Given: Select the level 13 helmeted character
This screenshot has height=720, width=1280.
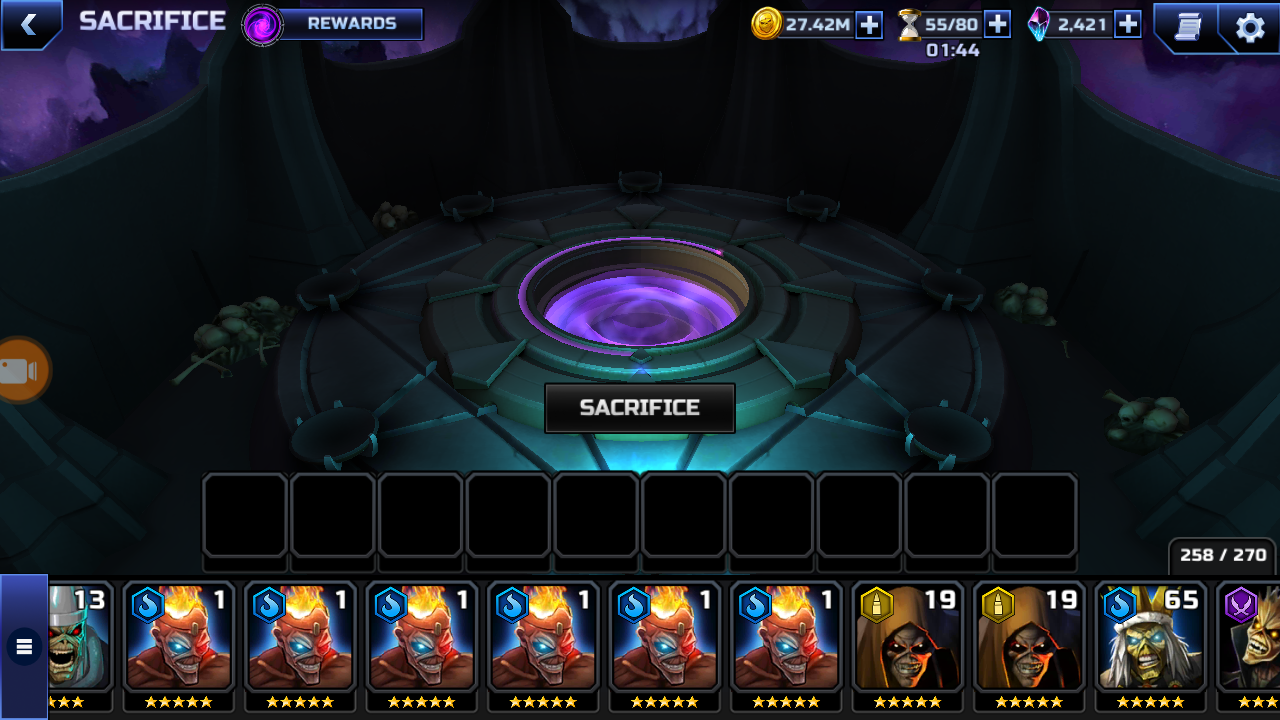Looking at the screenshot, I should click(x=80, y=640).
